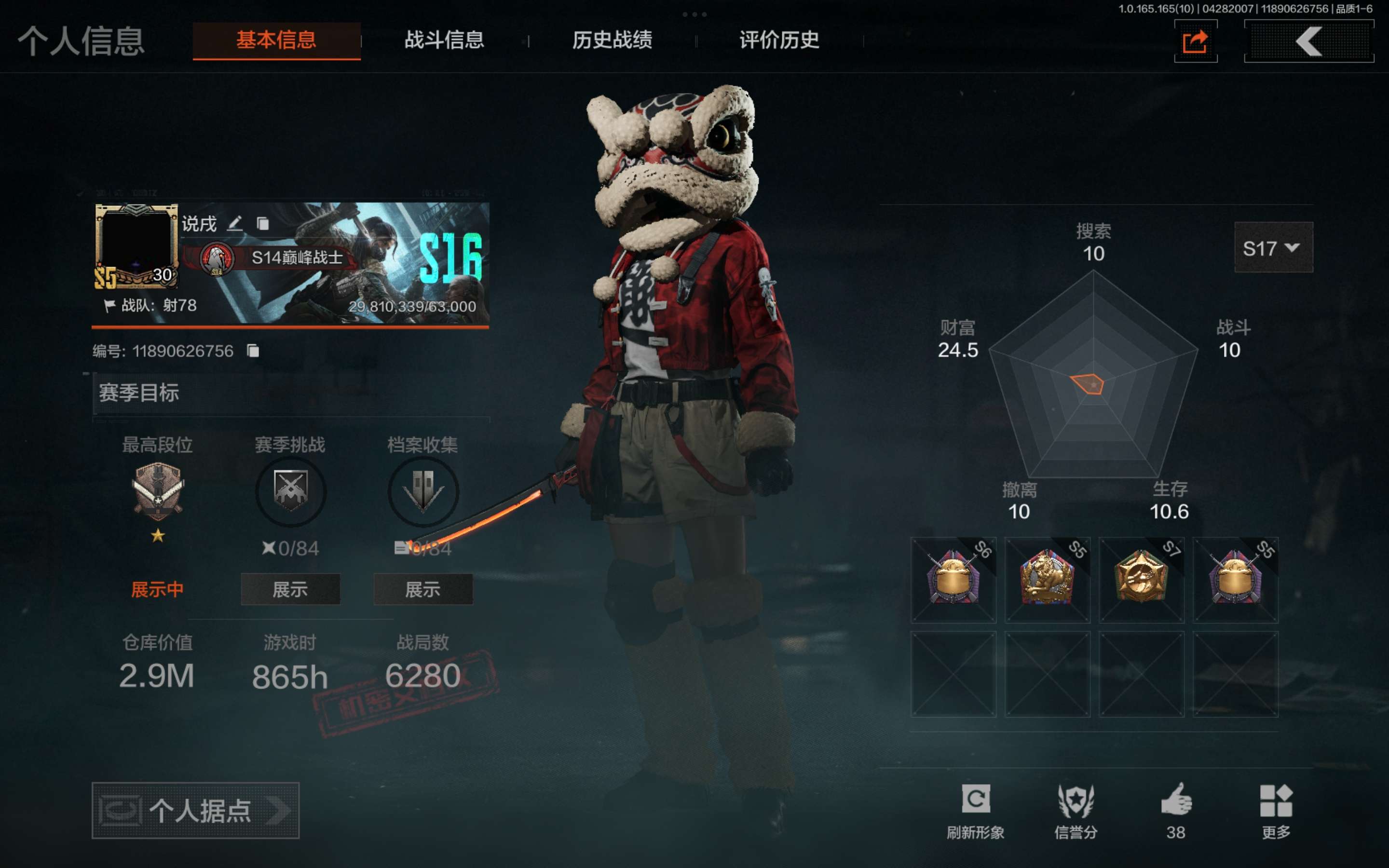Give a thumbs-up like
This screenshot has height=868, width=1389.
pyautogui.click(x=1176, y=810)
